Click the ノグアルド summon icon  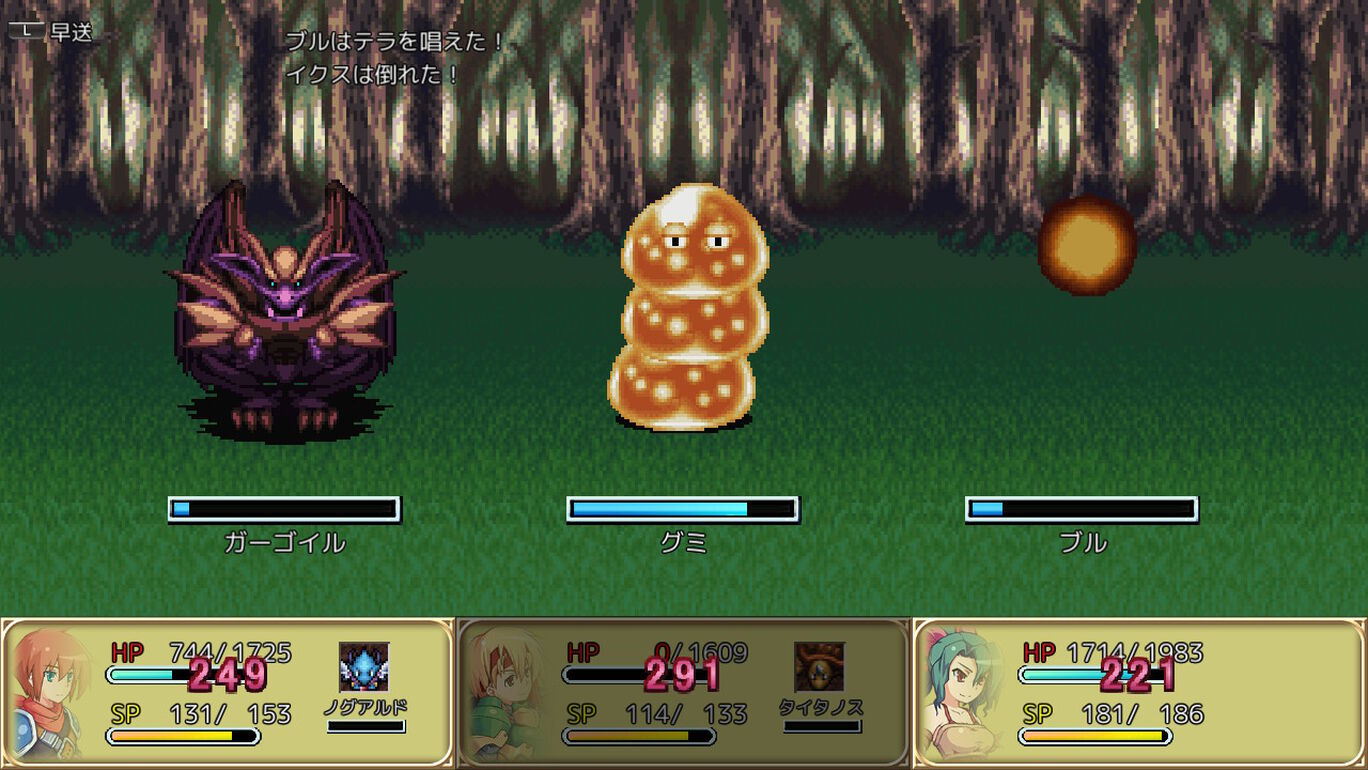coord(364,667)
